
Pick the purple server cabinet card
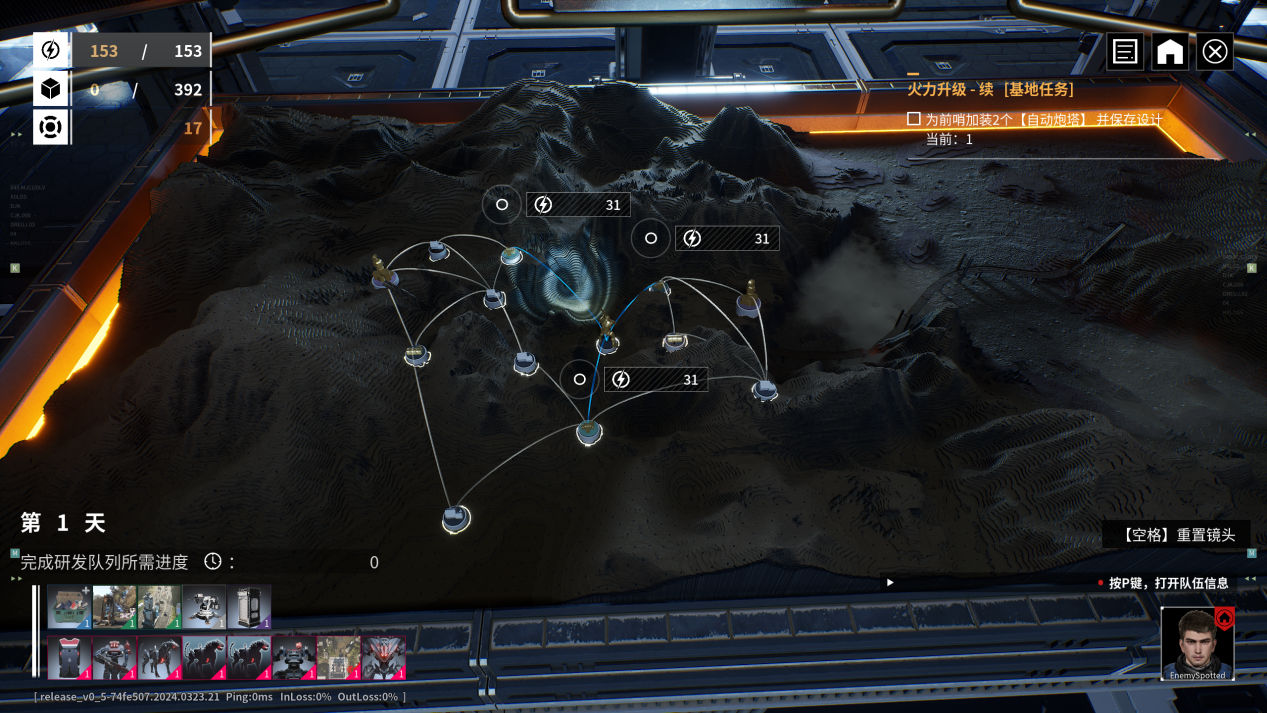pyautogui.click(x=249, y=607)
